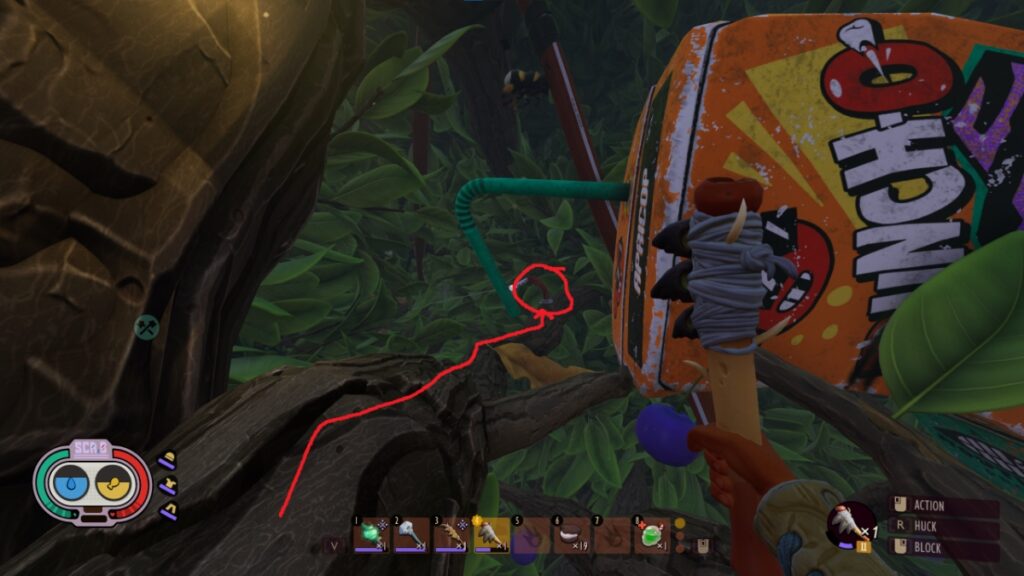Switch to the yellow hotbar page dot
This screenshot has width=1024, height=576.
[680, 523]
